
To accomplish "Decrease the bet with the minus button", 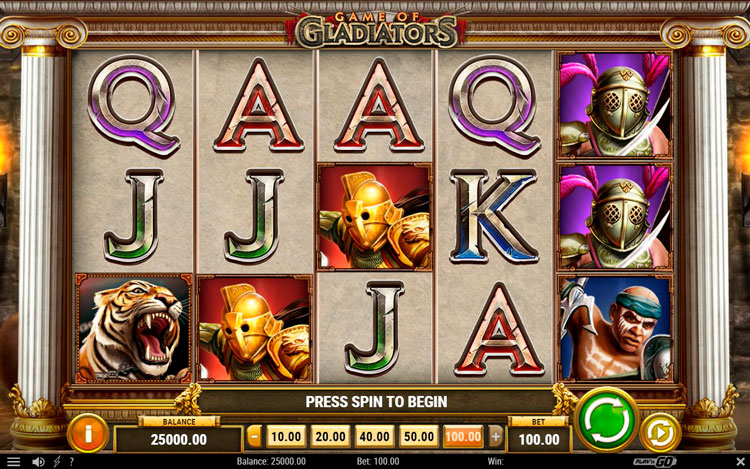I will (x=254, y=436).
